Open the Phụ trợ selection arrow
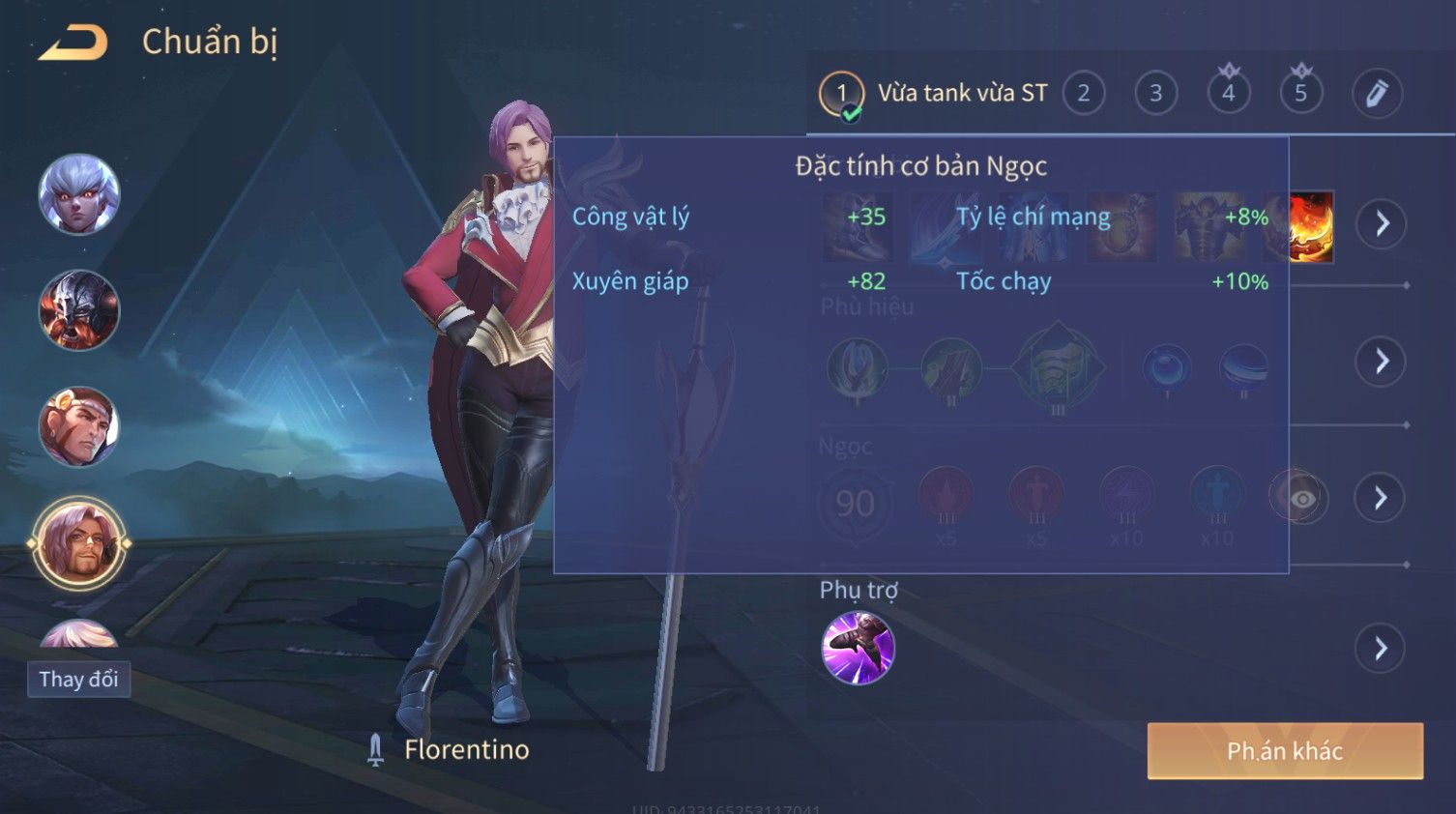 click(x=1382, y=649)
